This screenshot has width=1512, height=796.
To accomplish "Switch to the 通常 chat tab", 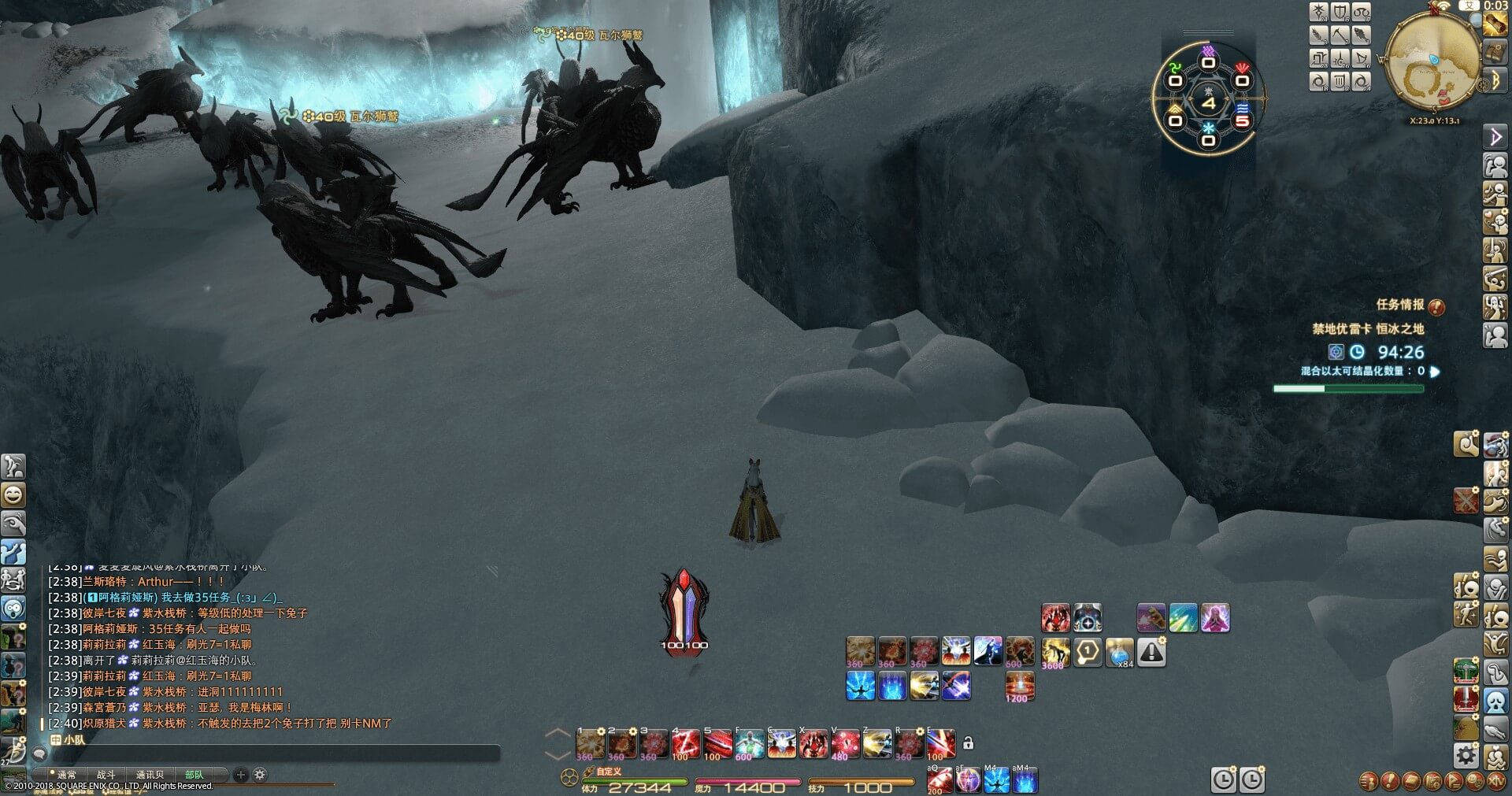I will pyautogui.click(x=66, y=776).
